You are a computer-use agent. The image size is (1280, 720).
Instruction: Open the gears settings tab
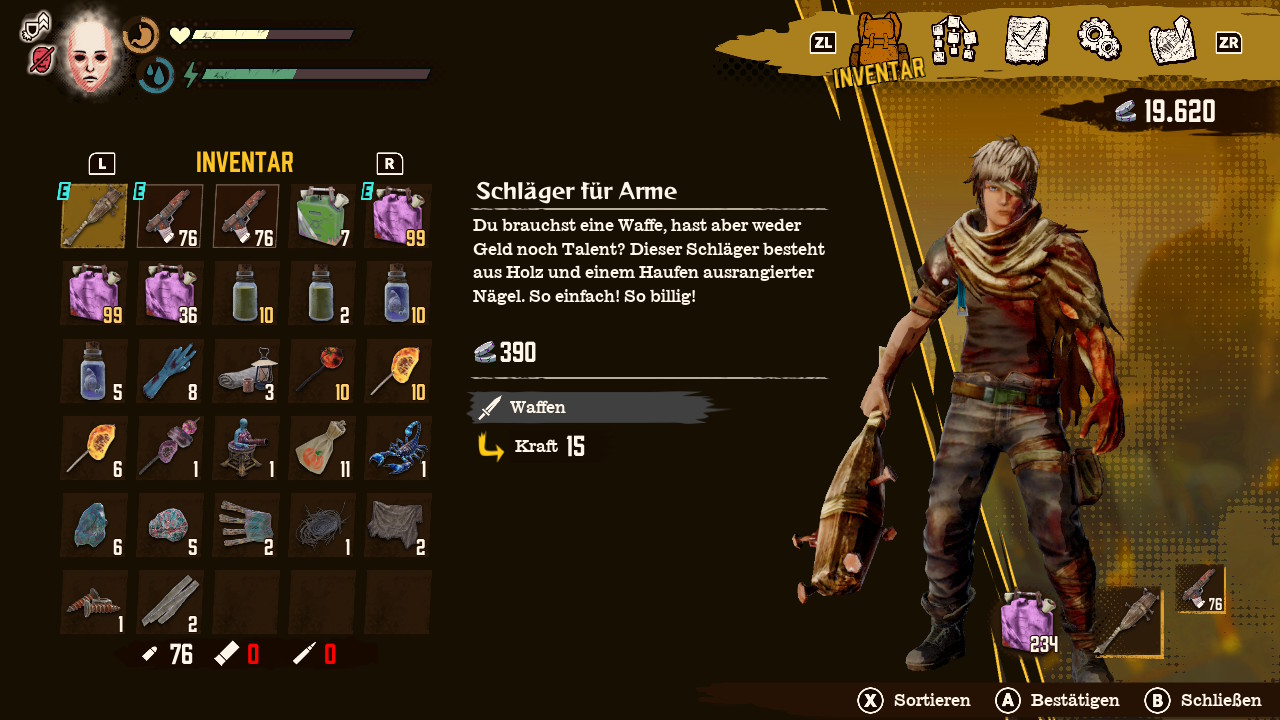(1098, 39)
